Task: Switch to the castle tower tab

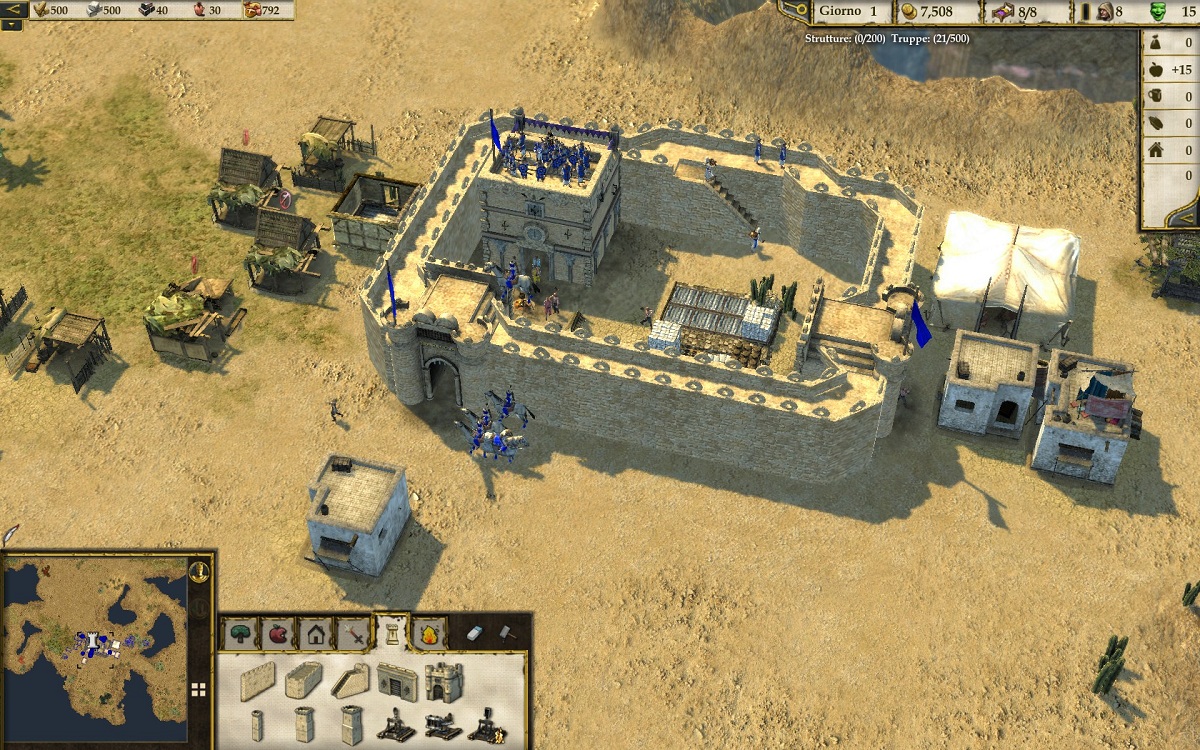Action: click(392, 632)
